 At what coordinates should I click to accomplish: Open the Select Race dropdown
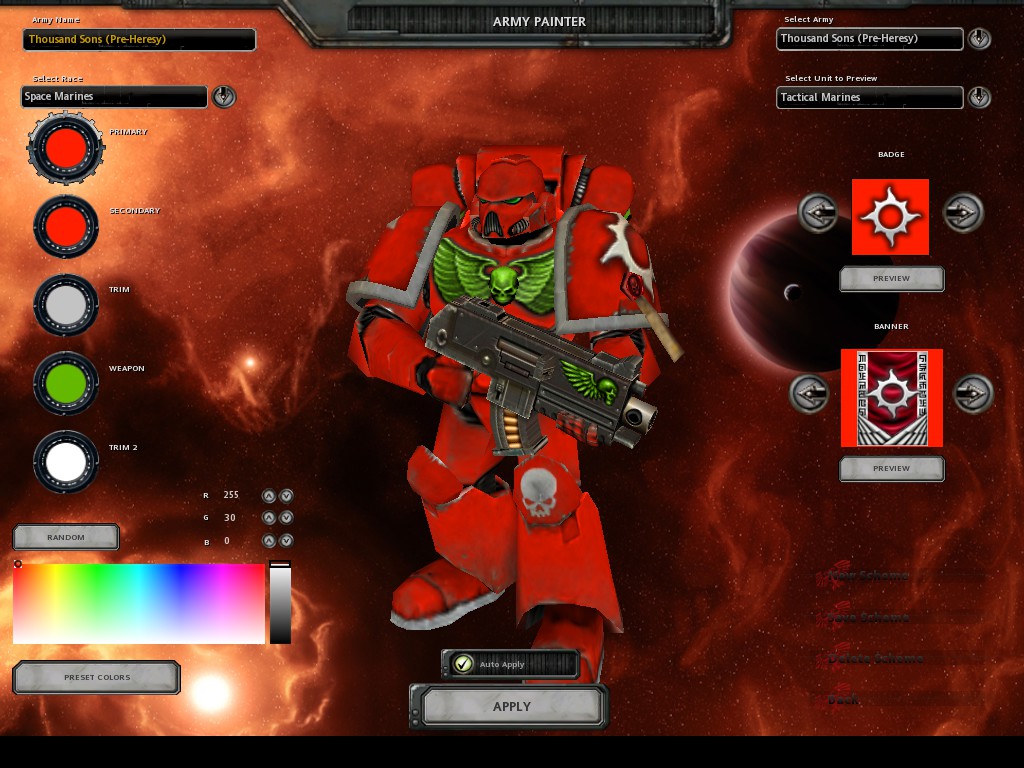pos(225,97)
